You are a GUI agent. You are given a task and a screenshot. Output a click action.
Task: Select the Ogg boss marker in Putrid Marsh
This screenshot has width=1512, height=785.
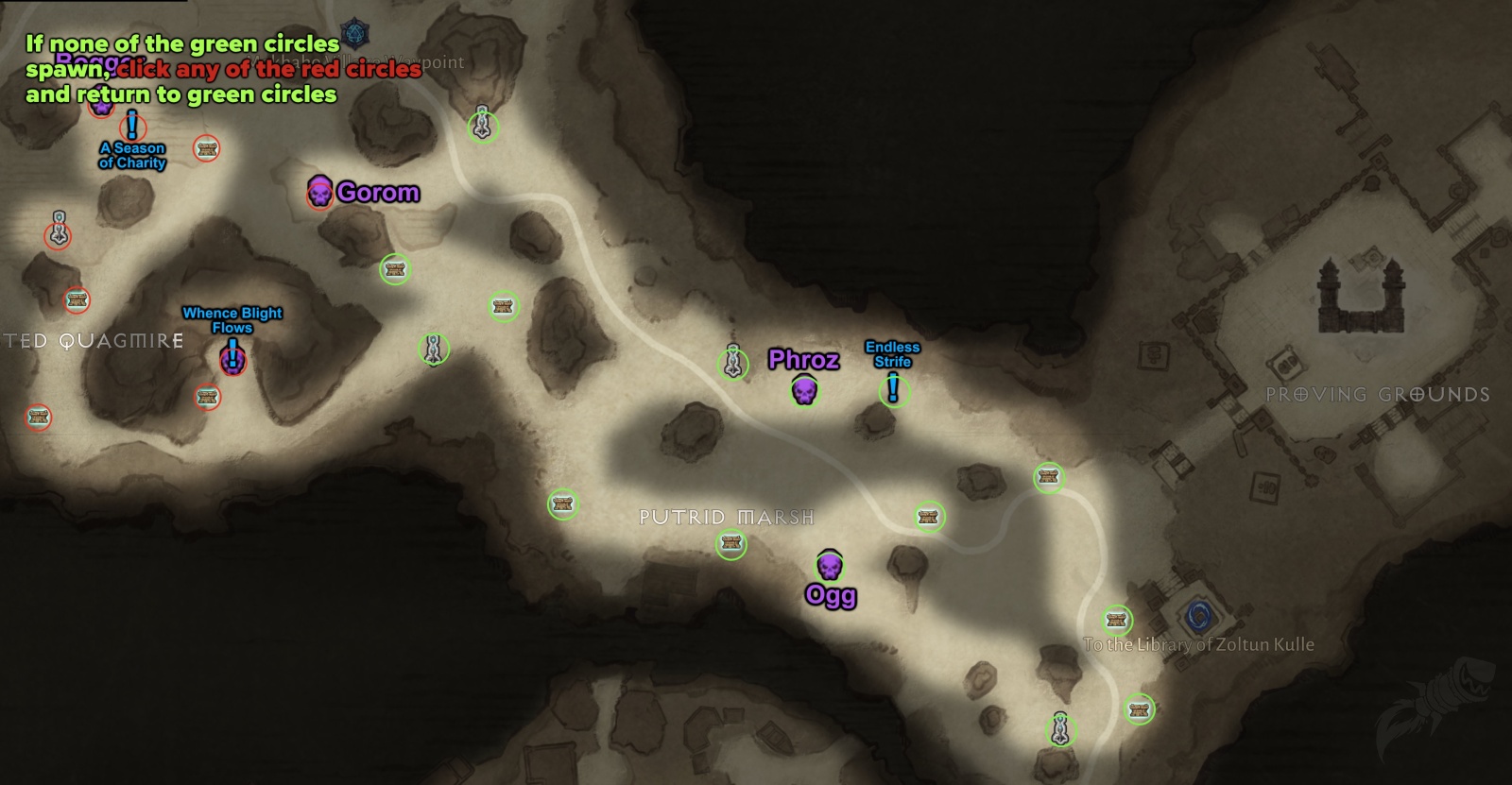coord(830,568)
